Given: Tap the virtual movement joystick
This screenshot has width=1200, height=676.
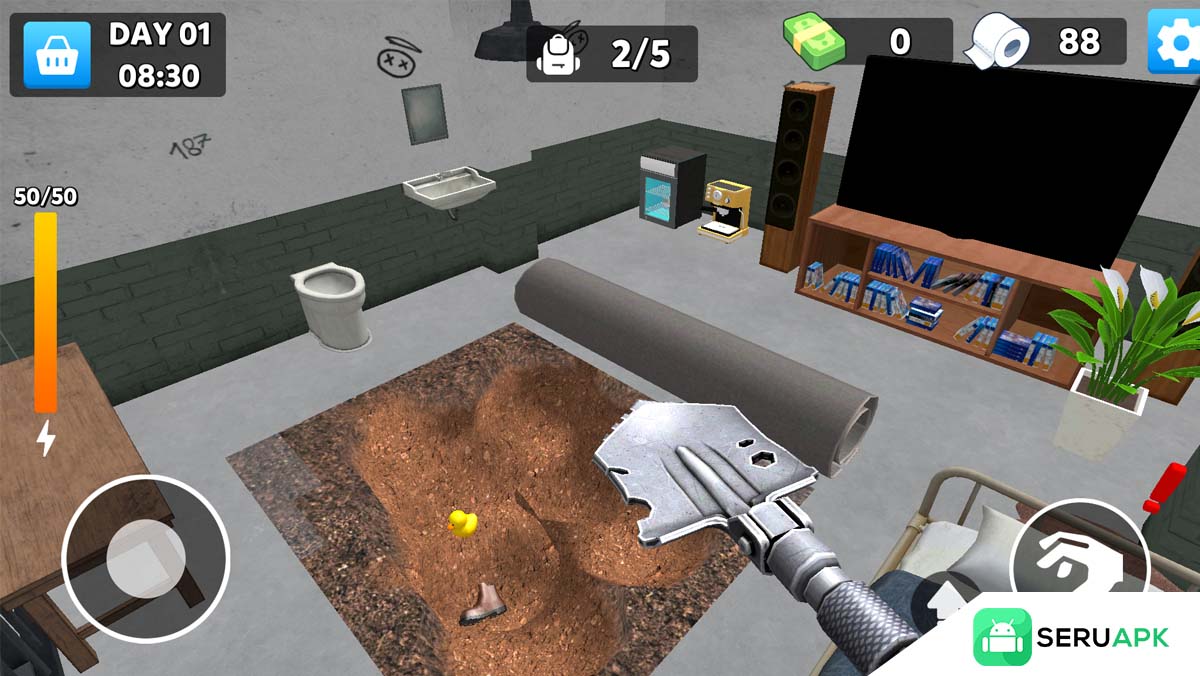Looking at the screenshot, I should click(x=146, y=557).
